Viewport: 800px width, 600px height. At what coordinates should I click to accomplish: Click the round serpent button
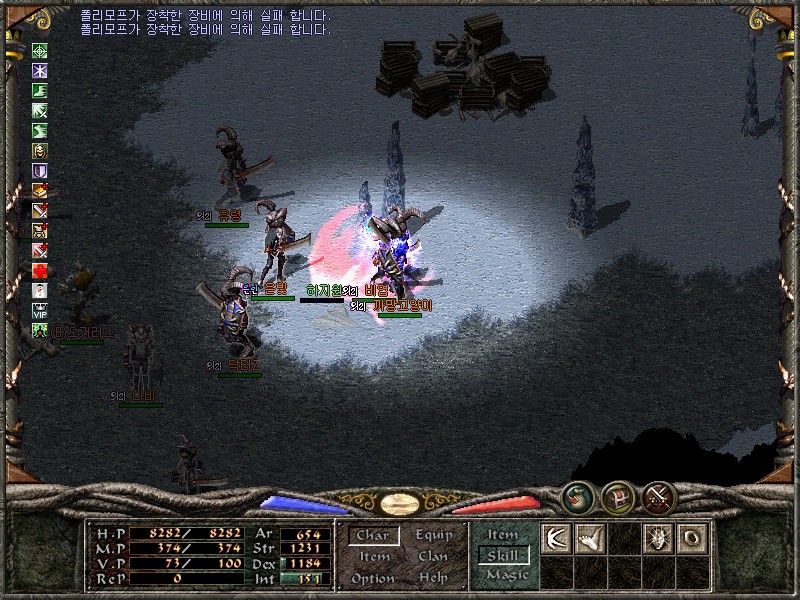pyautogui.click(x=576, y=497)
